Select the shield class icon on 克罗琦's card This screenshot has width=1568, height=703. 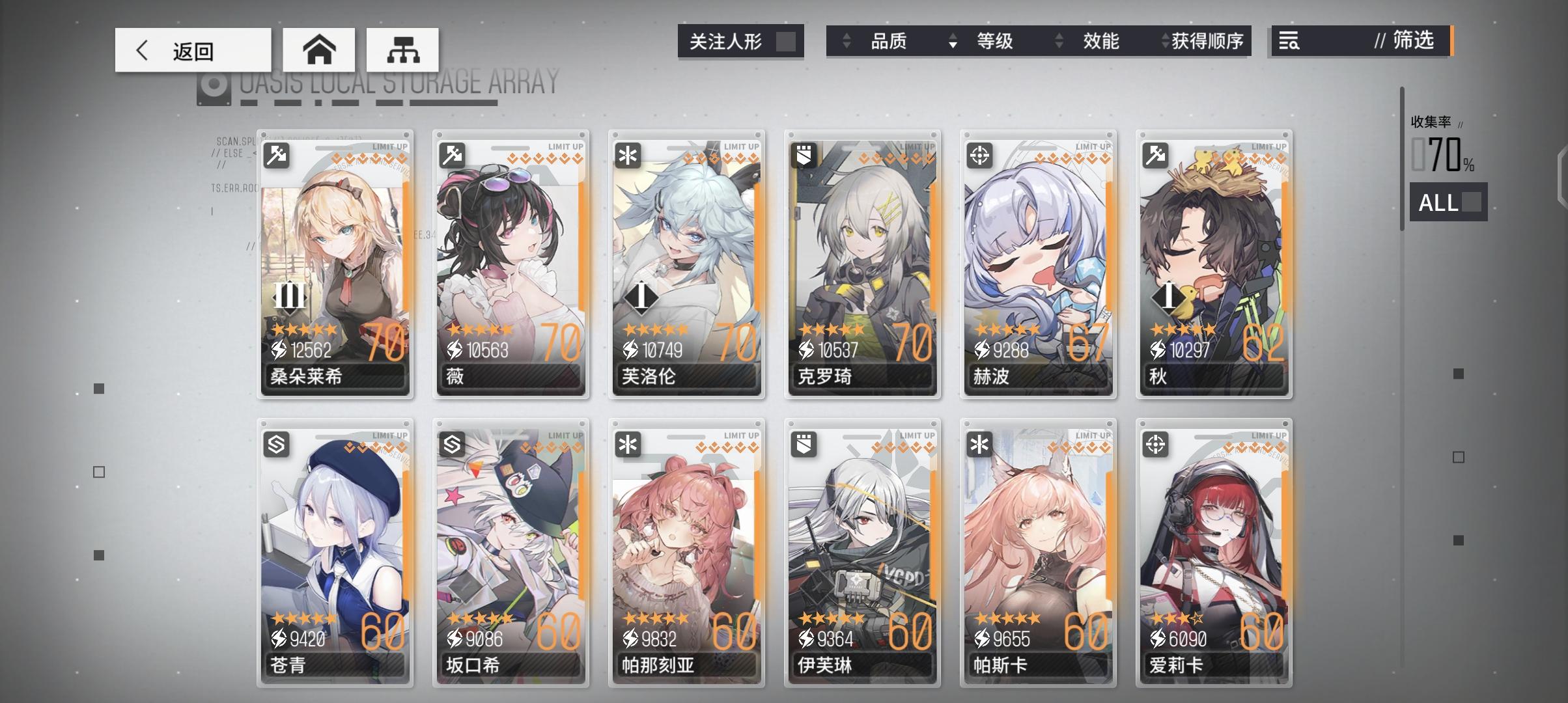pos(803,154)
